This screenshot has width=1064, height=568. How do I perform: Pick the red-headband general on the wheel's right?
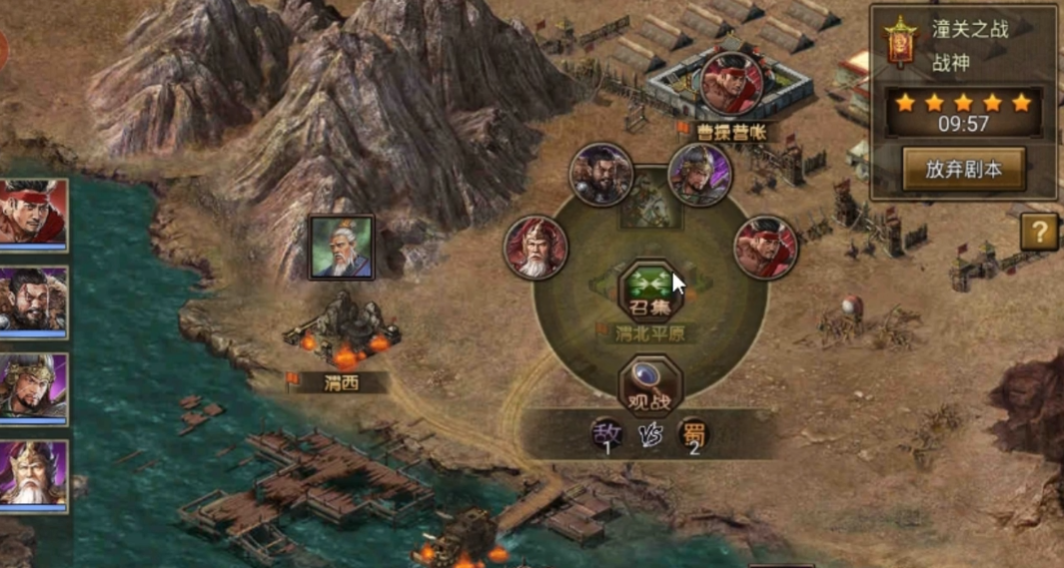pos(766,247)
